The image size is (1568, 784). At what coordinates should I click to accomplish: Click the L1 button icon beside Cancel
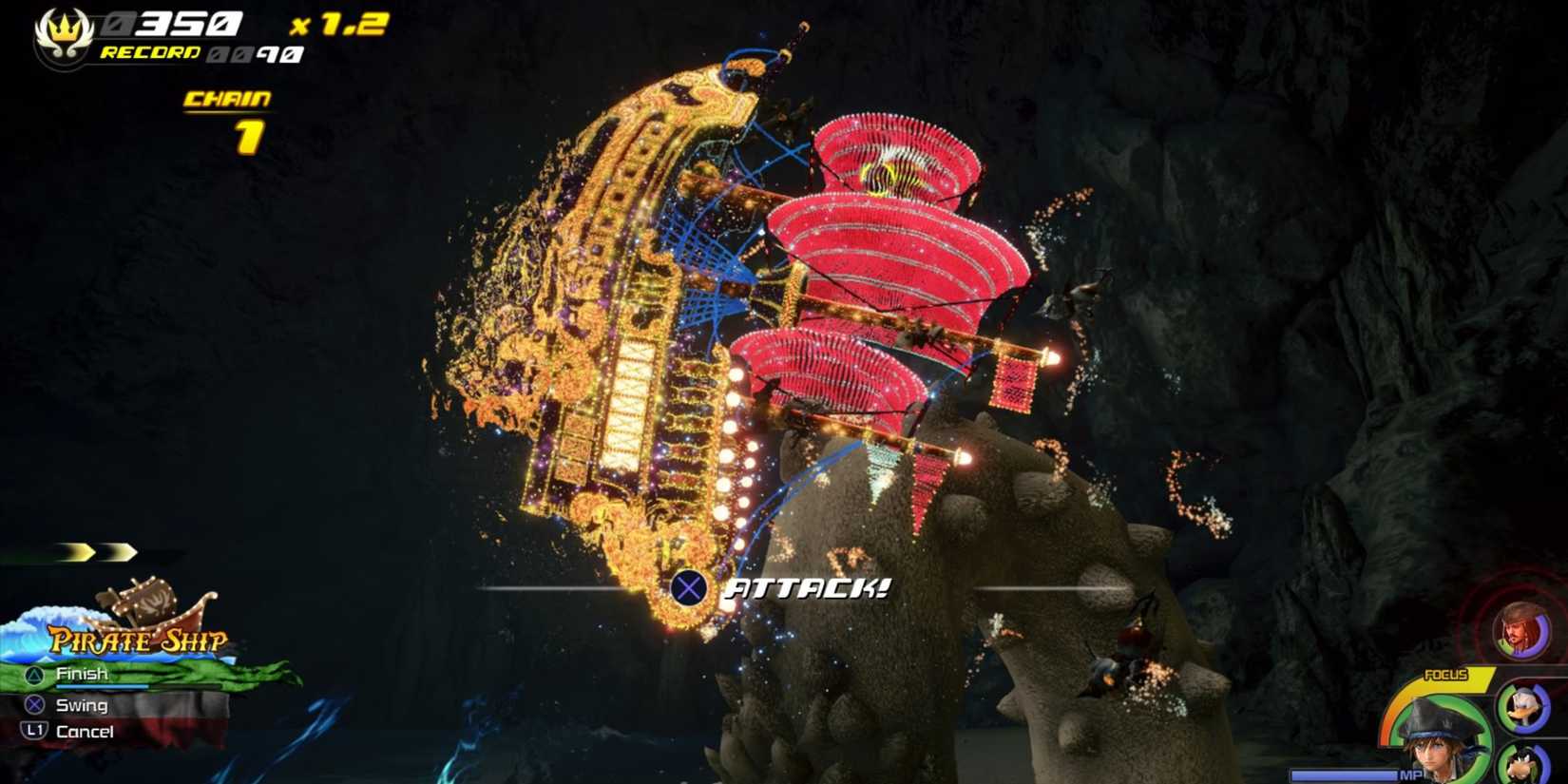(32, 732)
